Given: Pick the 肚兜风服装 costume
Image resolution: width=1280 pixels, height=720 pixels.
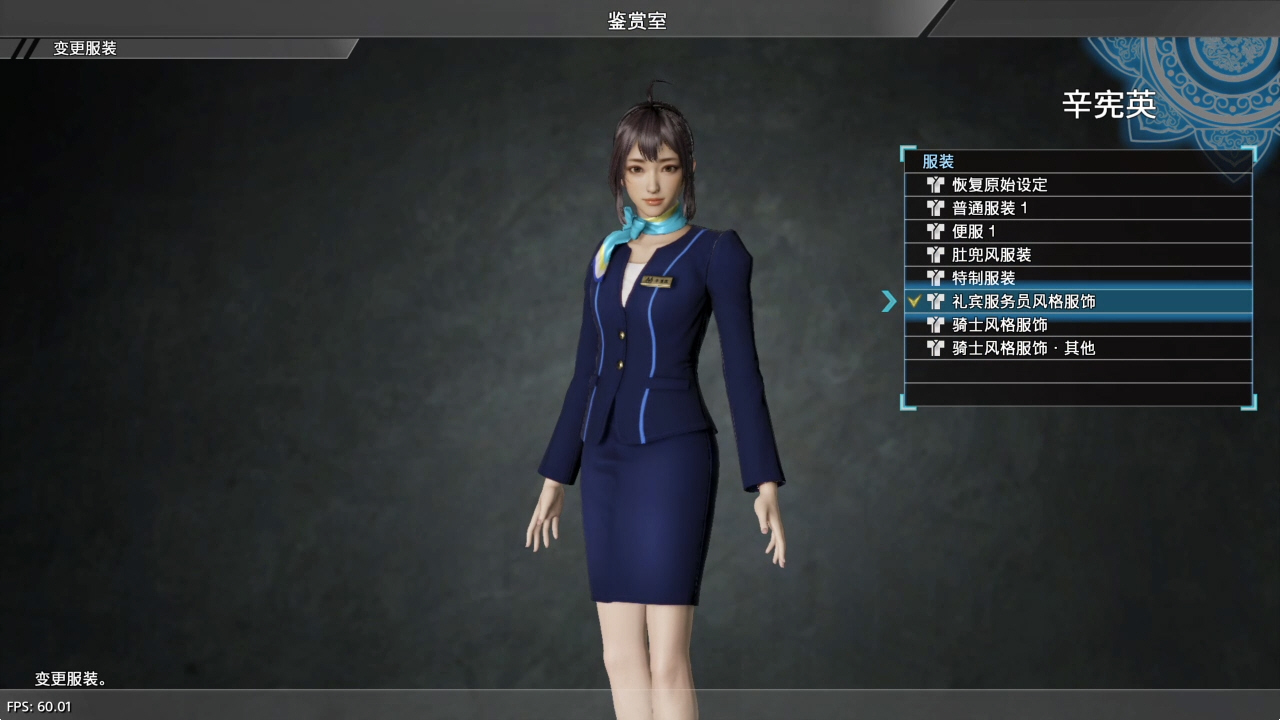Looking at the screenshot, I should tap(992, 255).
